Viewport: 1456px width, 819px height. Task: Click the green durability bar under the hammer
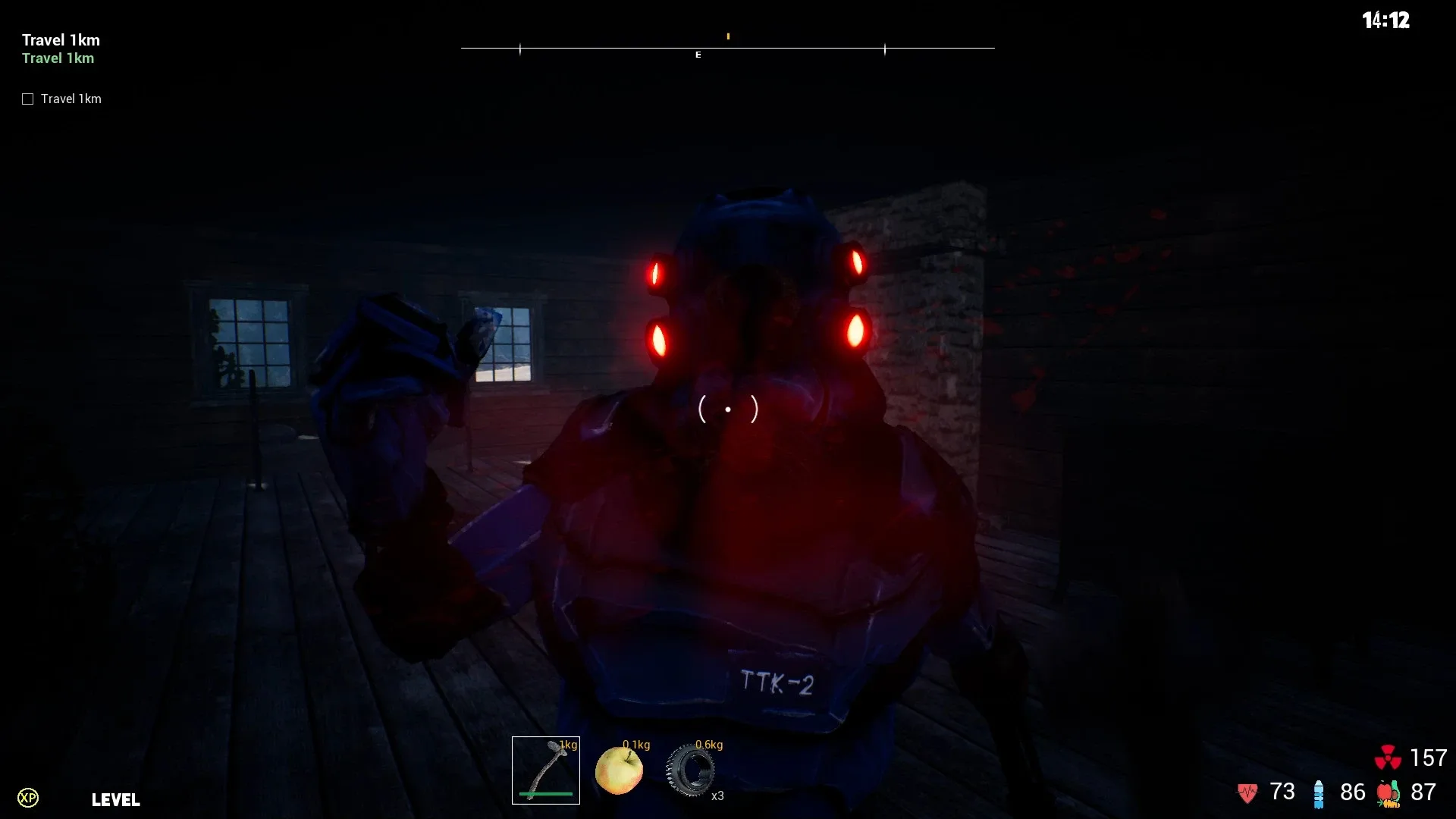coord(545,794)
